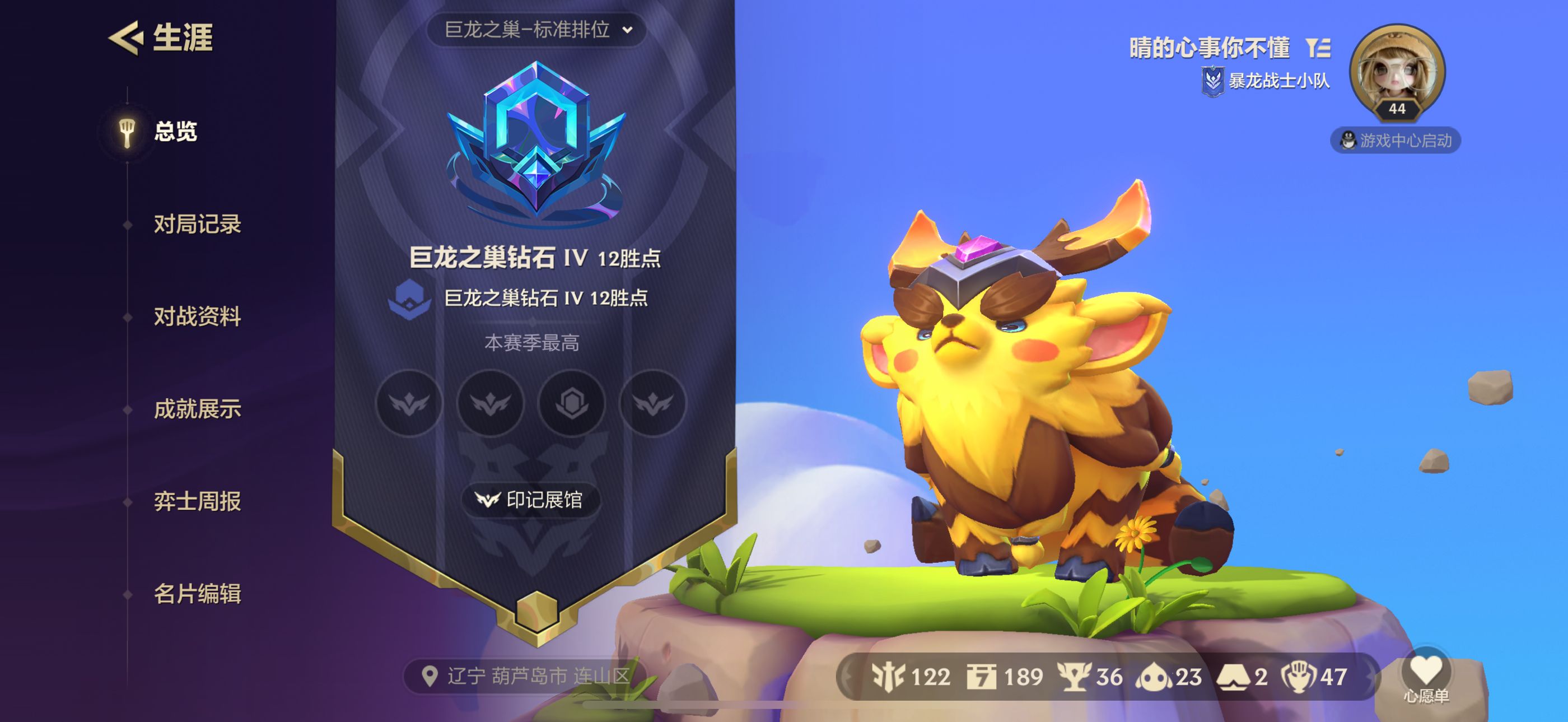Image resolution: width=1568 pixels, height=722 pixels.
Task: Tap the hexagon emblem slot in the row
Action: (x=572, y=403)
